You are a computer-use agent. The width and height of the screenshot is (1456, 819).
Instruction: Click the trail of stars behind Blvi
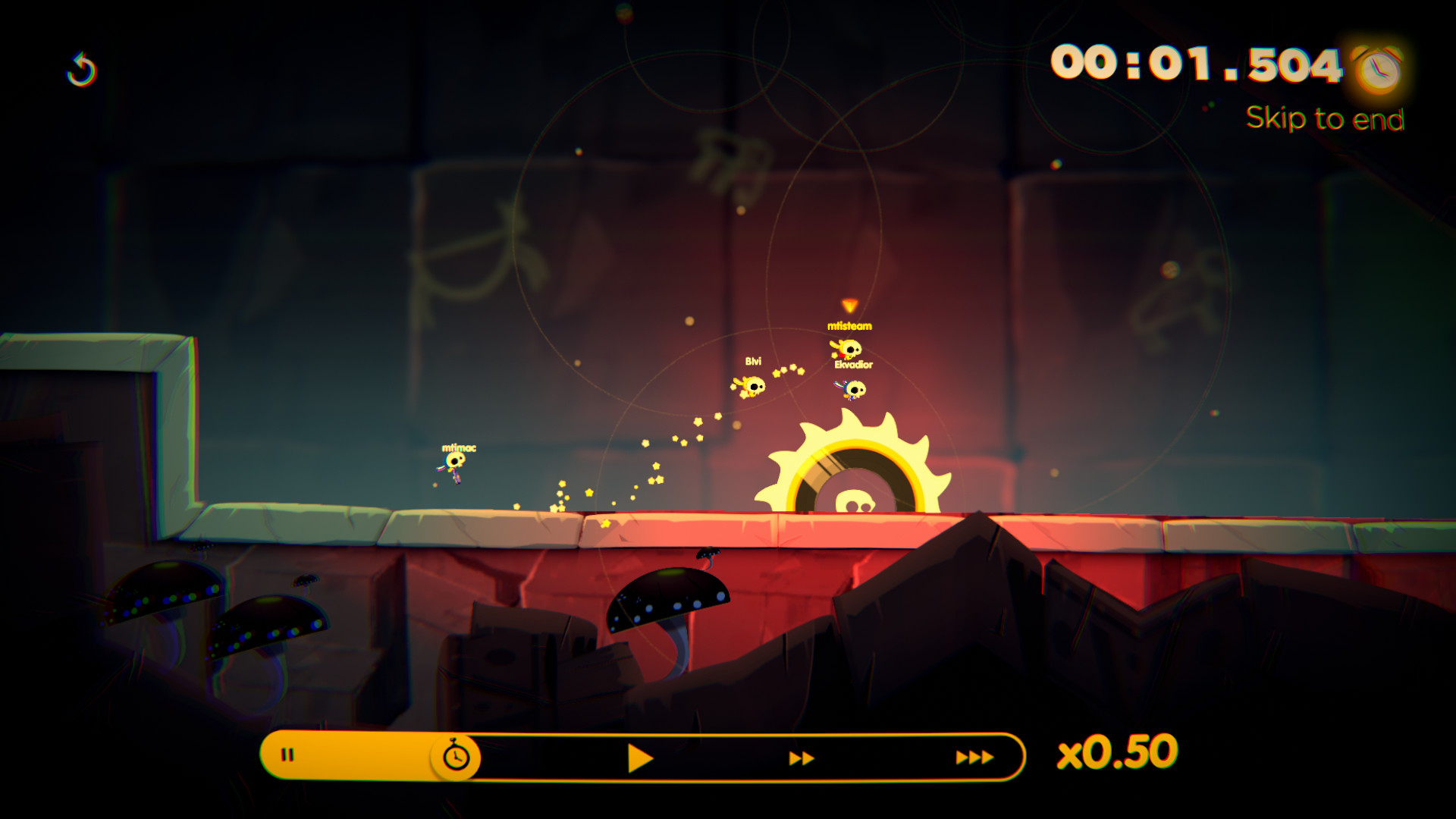point(667,455)
